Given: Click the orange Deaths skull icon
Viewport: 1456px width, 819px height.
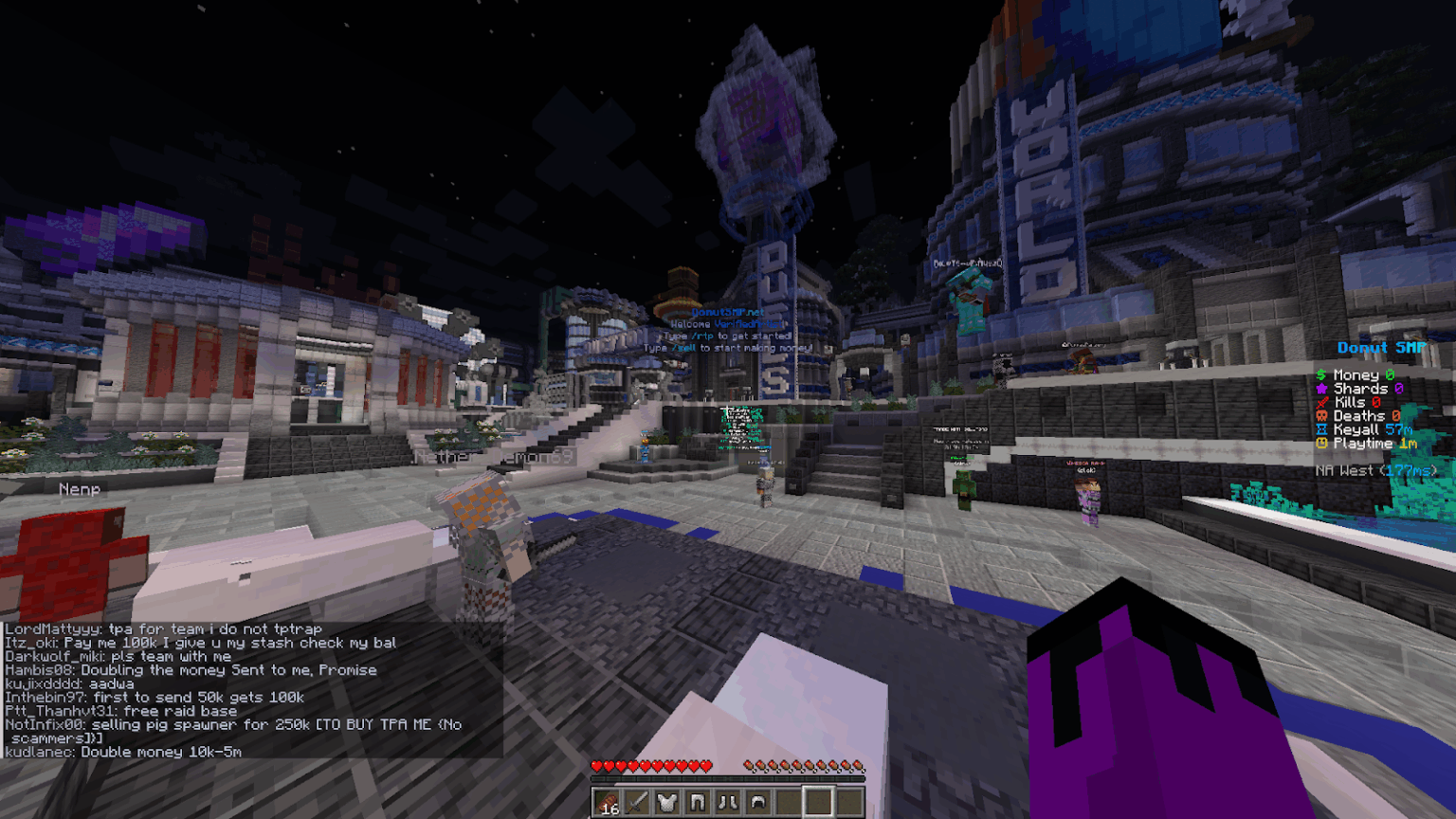Looking at the screenshot, I should [1321, 416].
